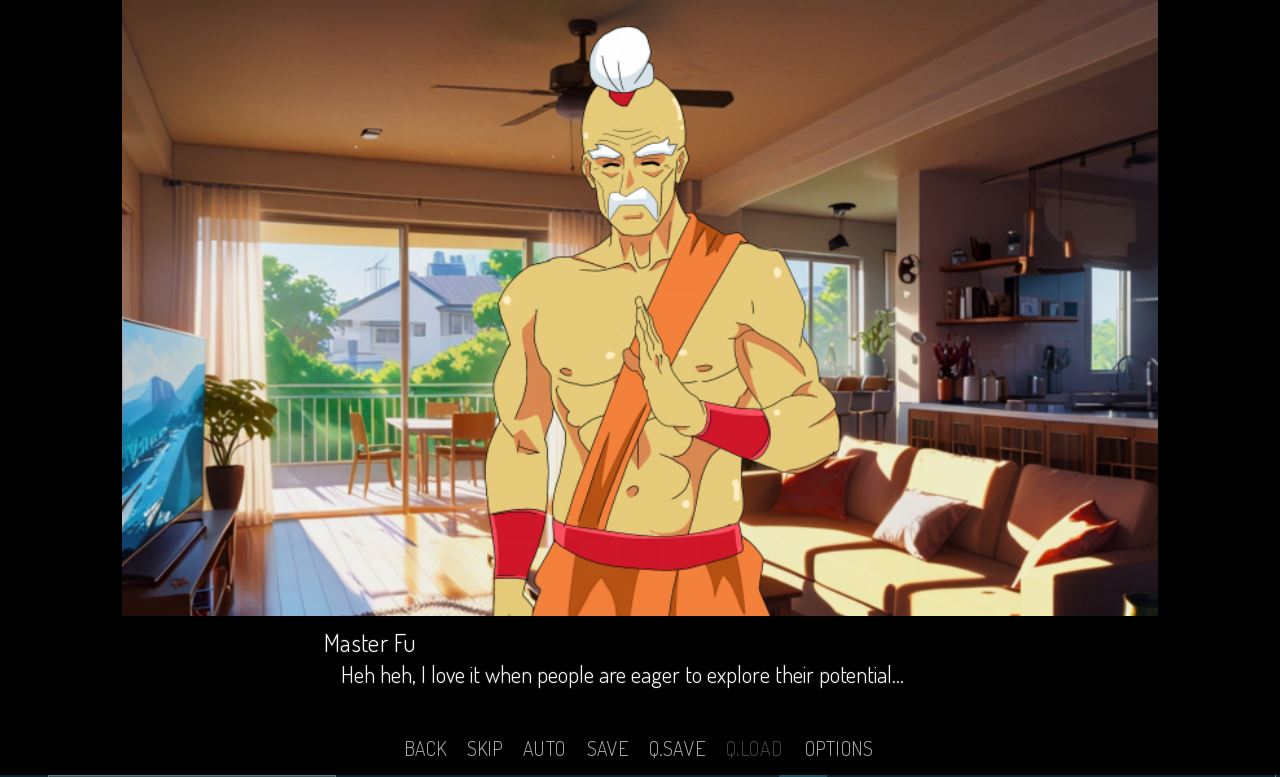Open the Save menu
This screenshot has width=1280, height=777.
tap(607, 748)
